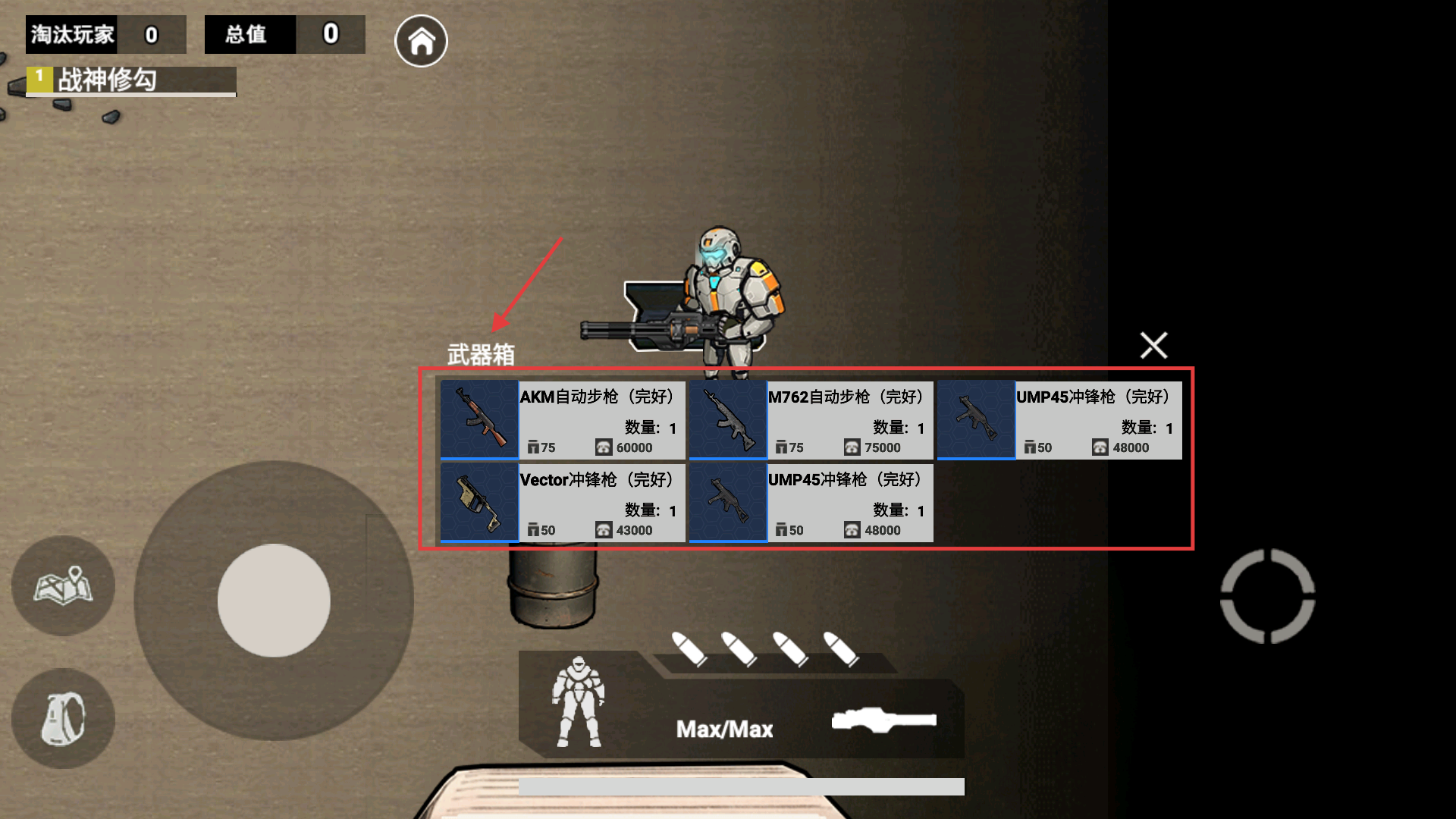1456x819 pixels.
Task: Return to home via the house icon
Action: point(421,41)
